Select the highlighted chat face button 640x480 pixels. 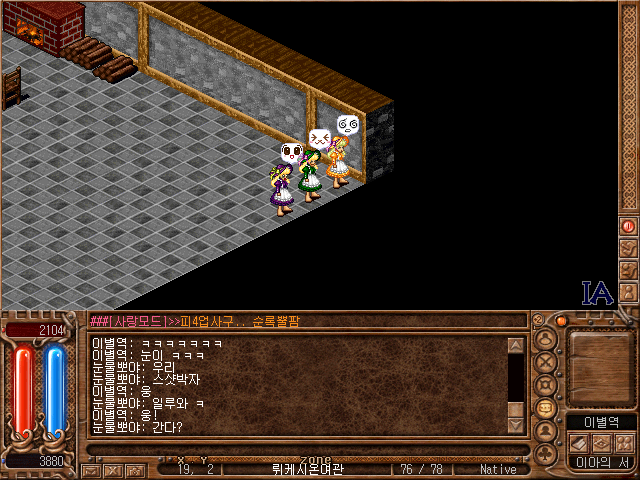click(x=546, y=408)
